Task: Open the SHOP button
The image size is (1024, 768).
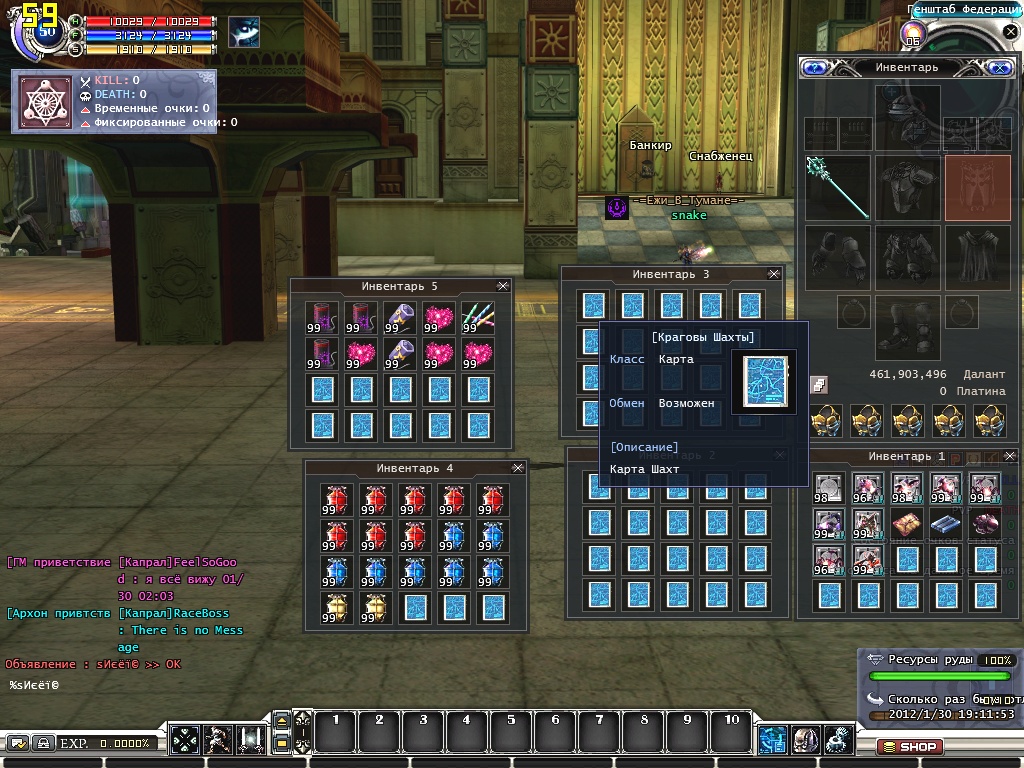Action: [909, 746]
